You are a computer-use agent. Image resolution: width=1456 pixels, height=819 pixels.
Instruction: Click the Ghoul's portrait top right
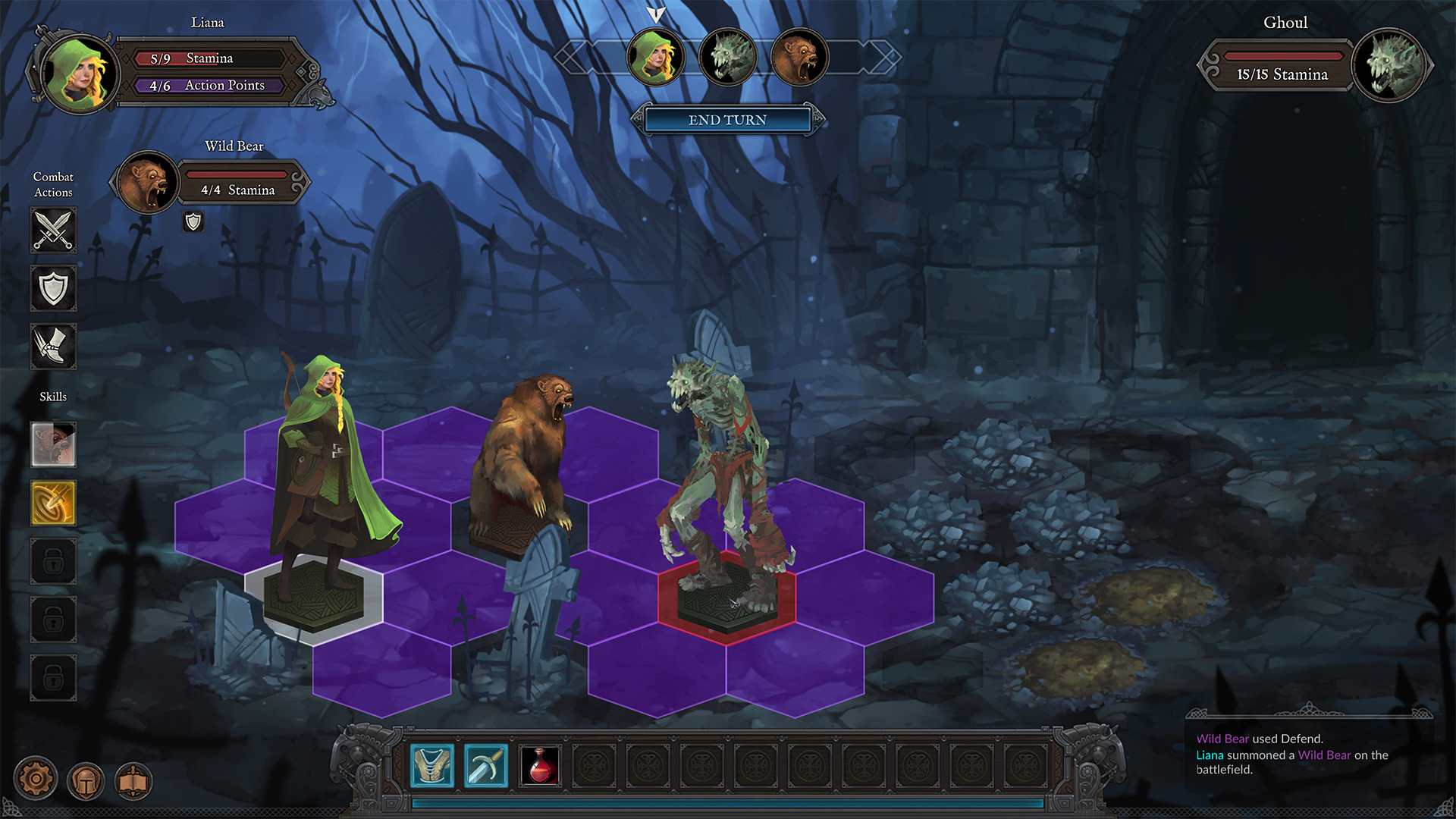[1390, 65]
